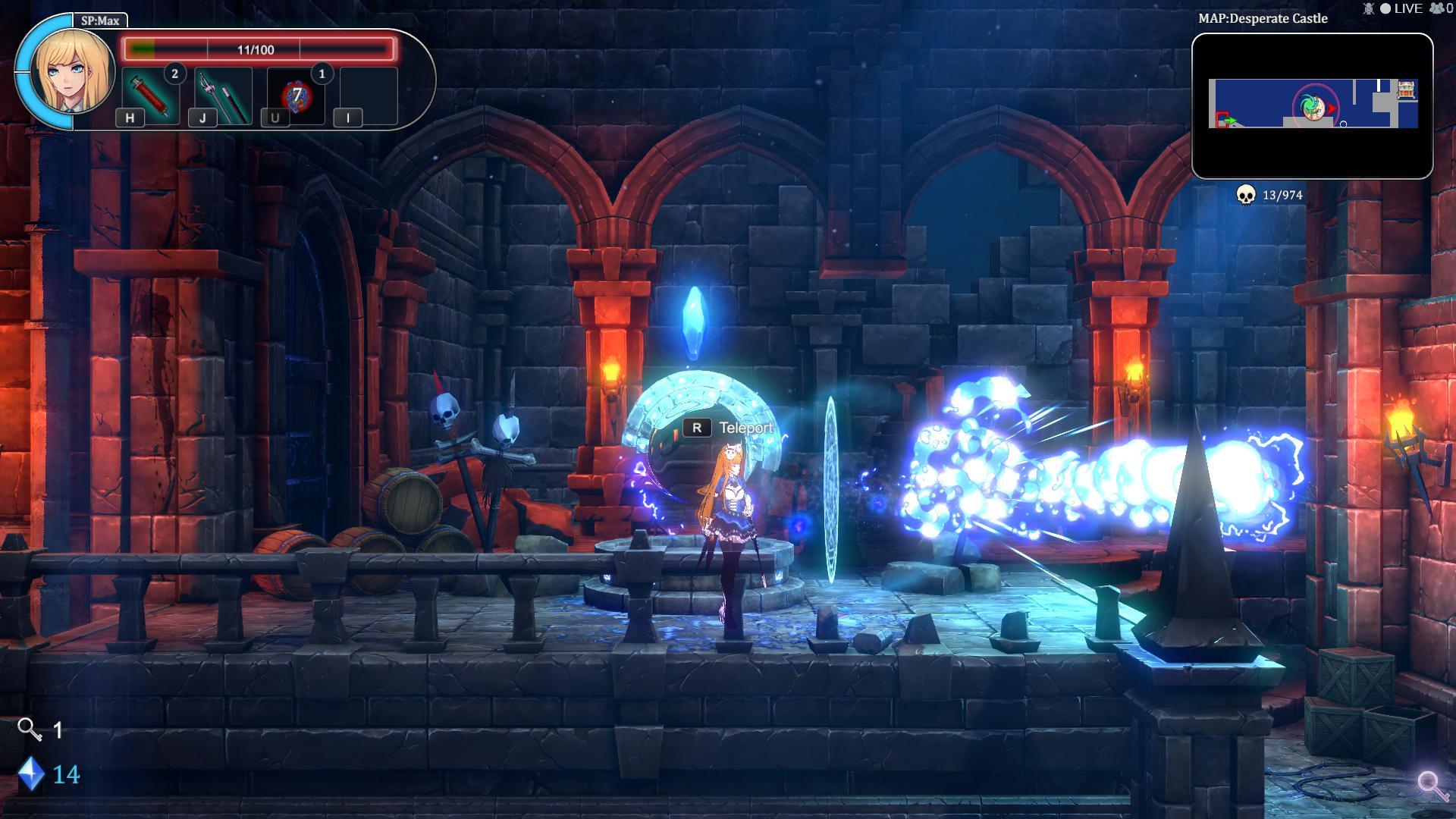Activate the red orb skill slot
The width and height of the screenshot is (1456, 819).
click(297, 96)
